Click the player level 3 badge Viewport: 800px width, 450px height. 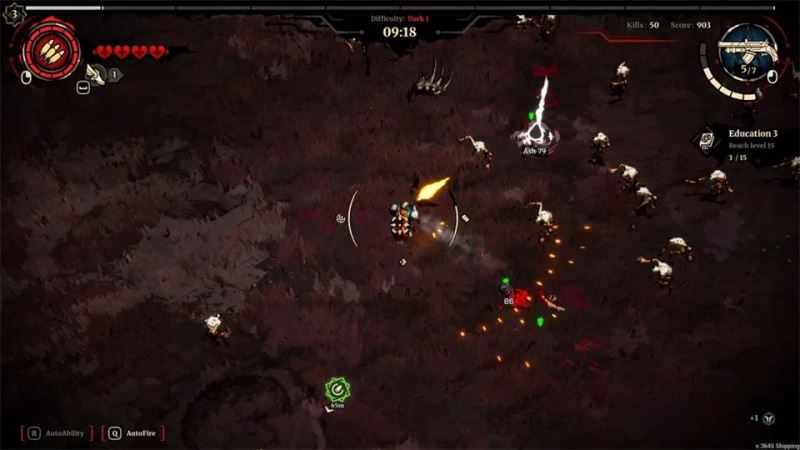click(13, 14)
